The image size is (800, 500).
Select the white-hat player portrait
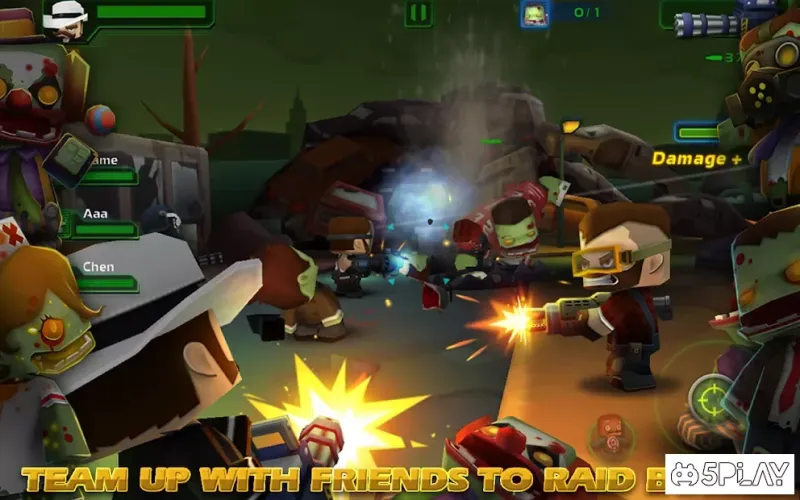(x=66, y=18)
